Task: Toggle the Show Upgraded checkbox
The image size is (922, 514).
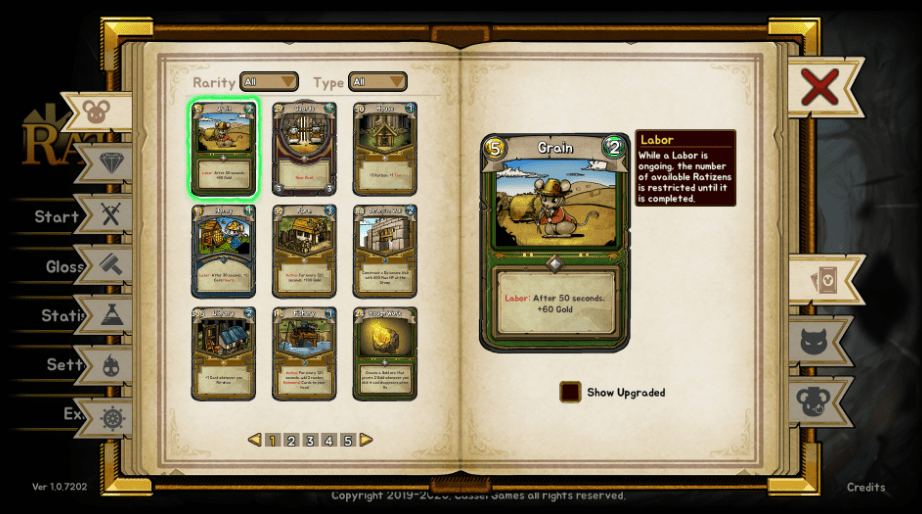Action: 570,392
